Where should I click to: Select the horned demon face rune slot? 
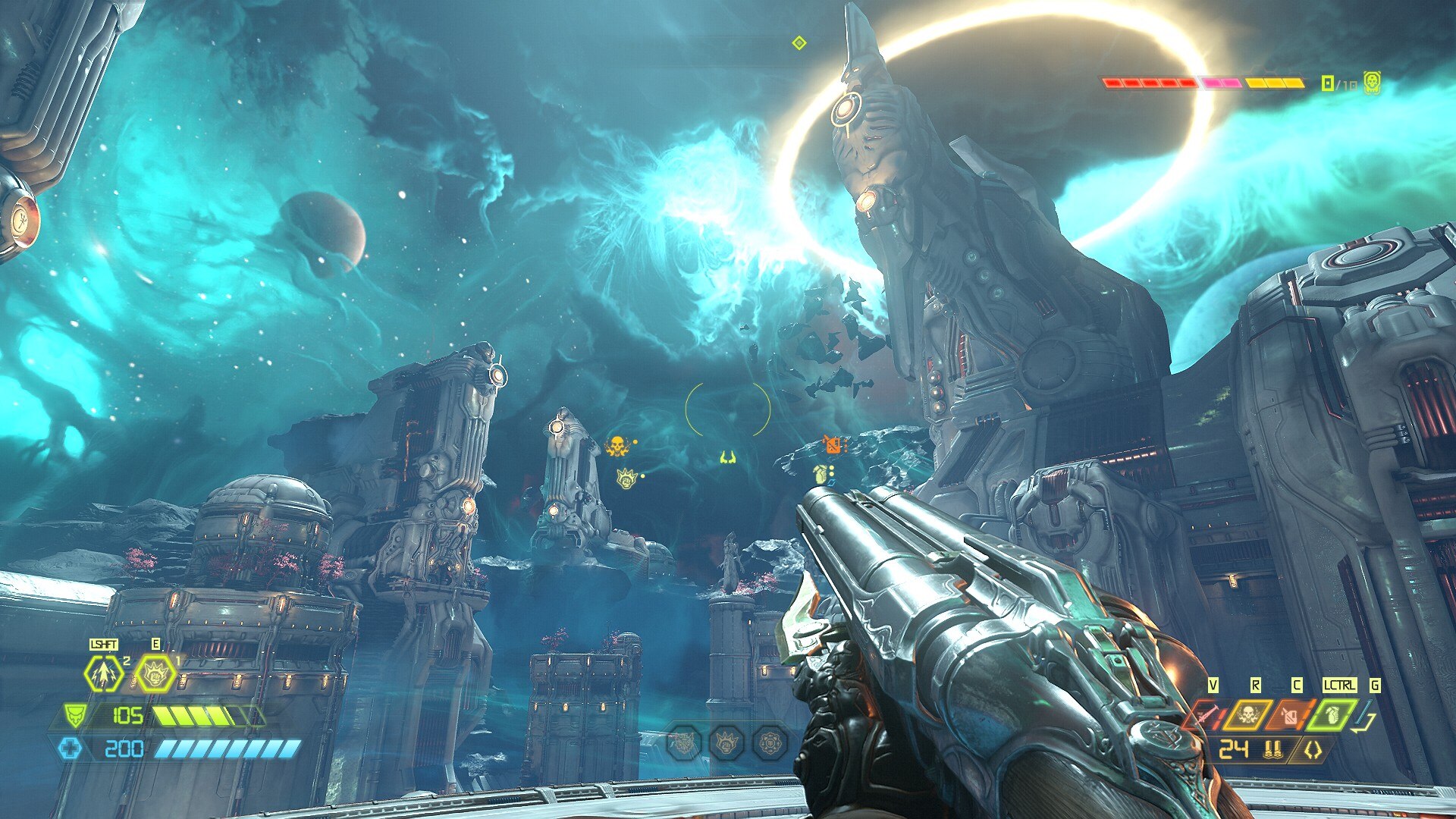(682, 742)
